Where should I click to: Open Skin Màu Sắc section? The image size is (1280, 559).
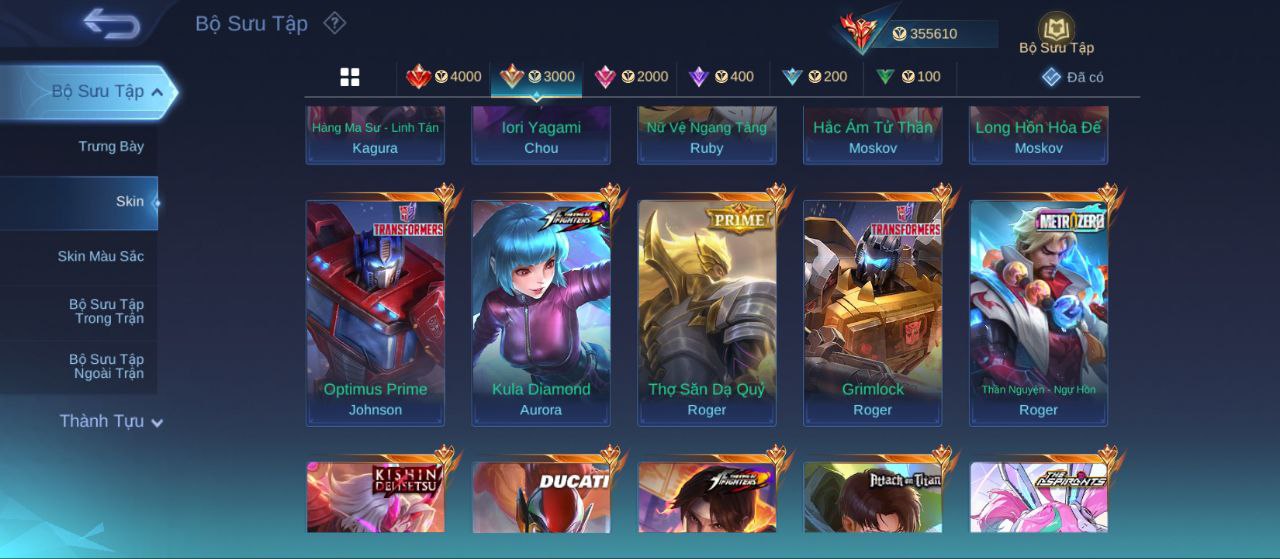[100, 257]
